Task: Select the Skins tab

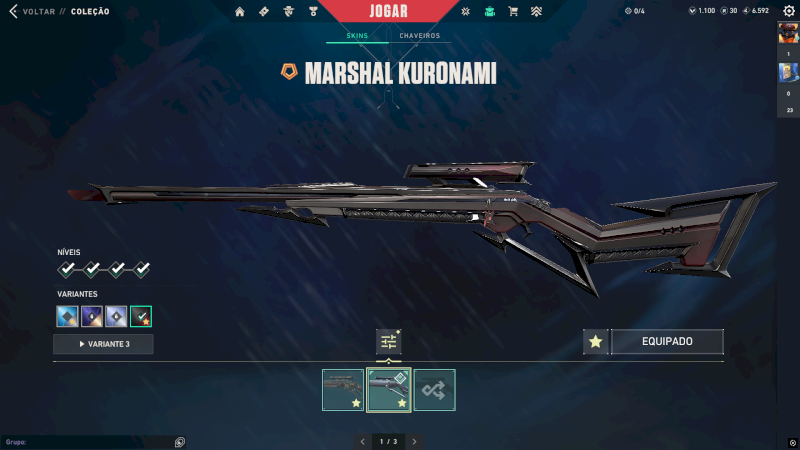Action: tap(357, 36)
